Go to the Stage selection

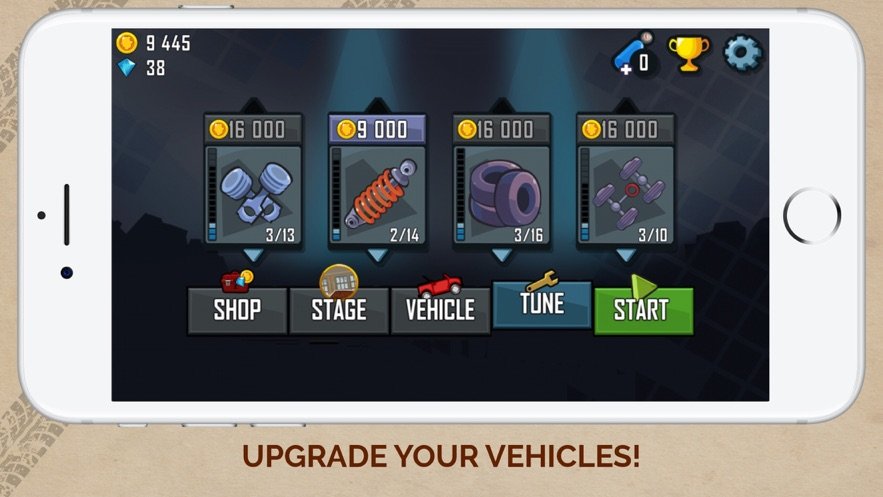tap(338, 310)
